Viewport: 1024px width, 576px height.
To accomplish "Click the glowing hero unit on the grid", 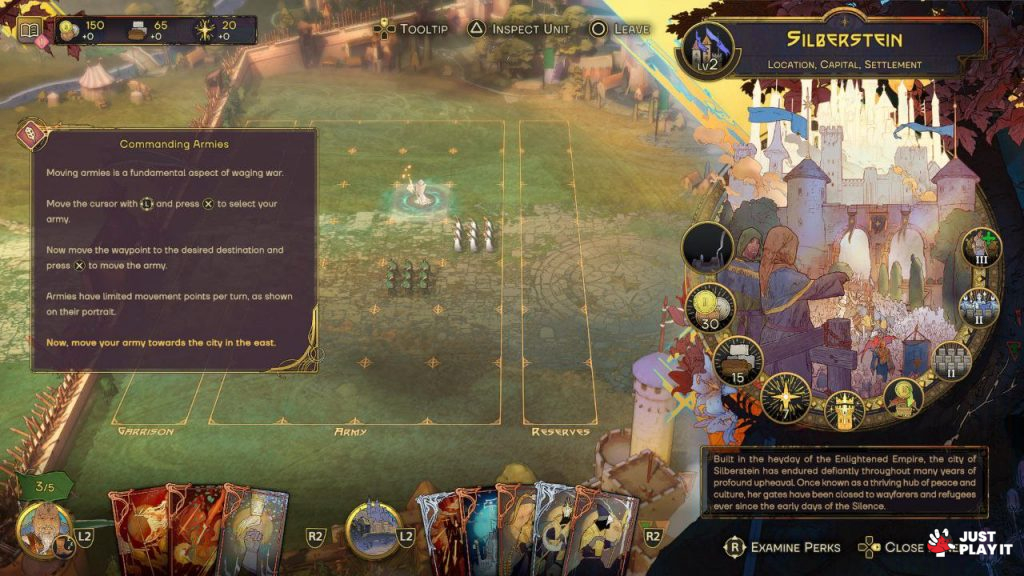I will (x=422, y=192).
